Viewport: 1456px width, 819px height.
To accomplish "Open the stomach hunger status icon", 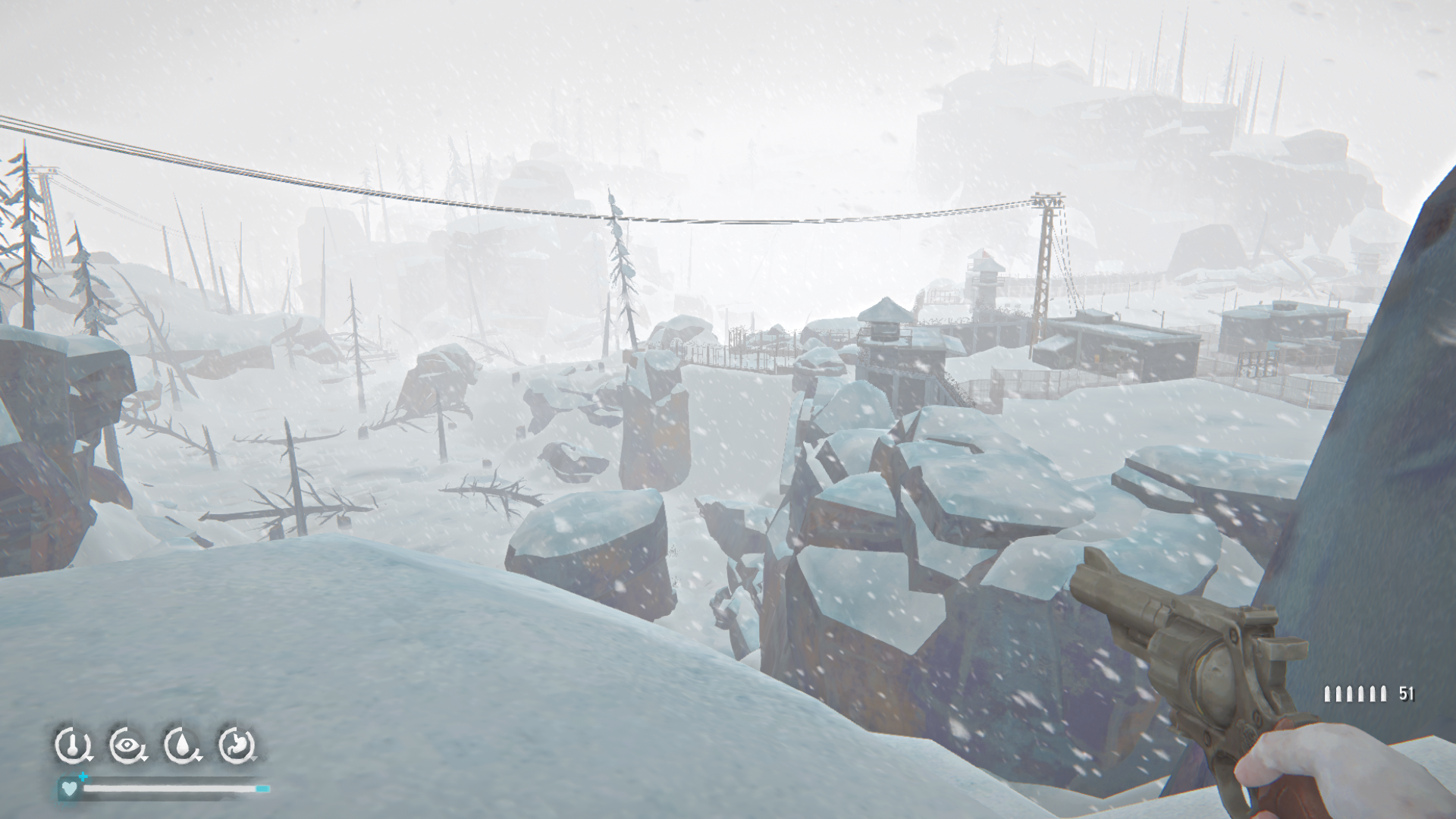I will [237, 745].
